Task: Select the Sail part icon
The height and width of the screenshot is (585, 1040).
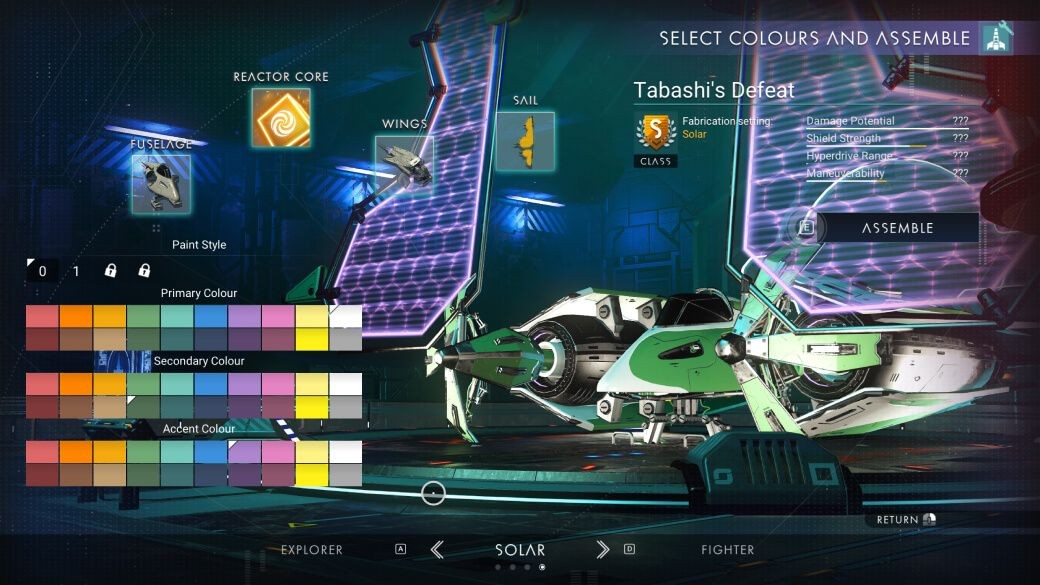Action: click(x=525, y=141)
